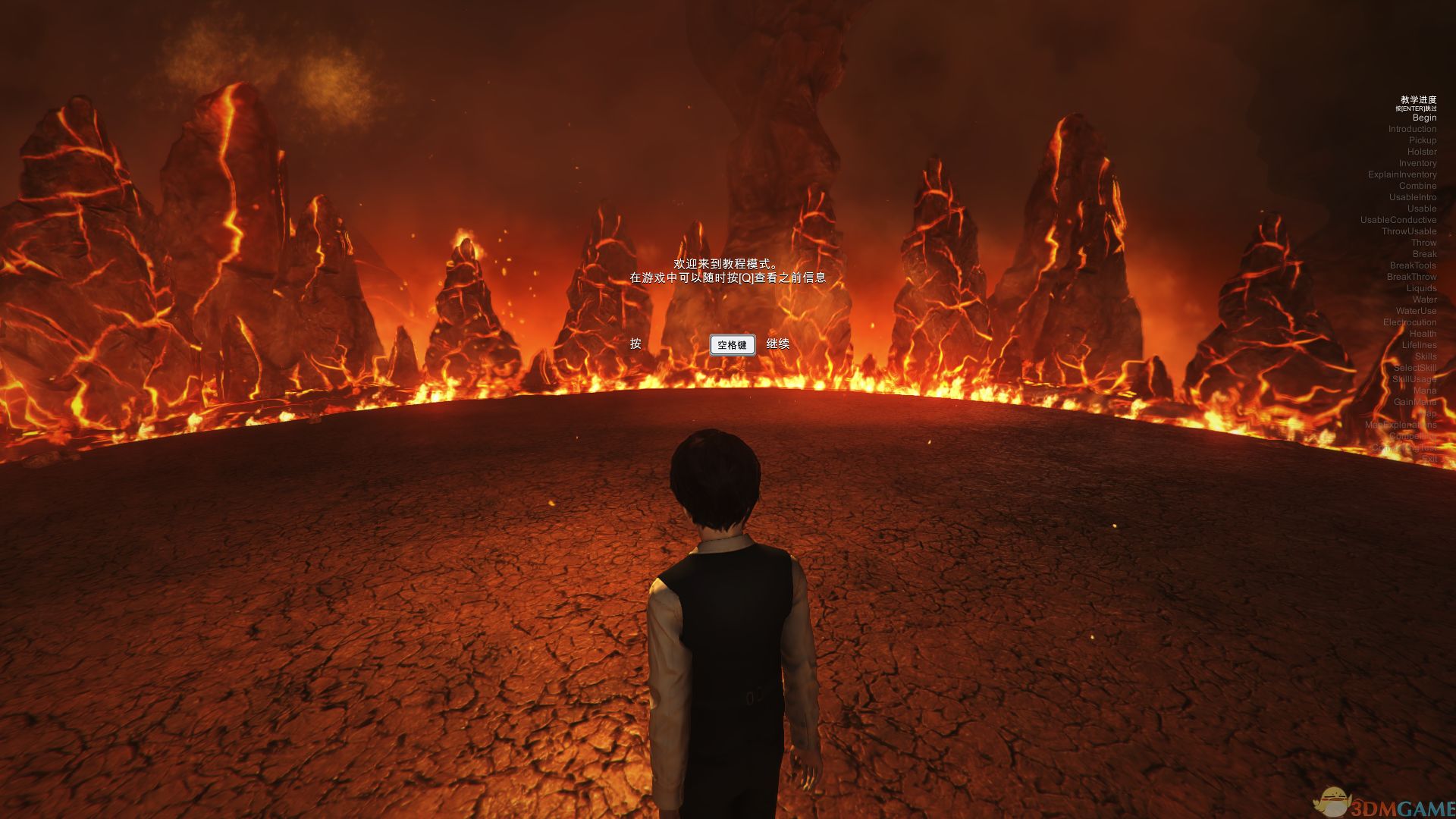Image resolution: width=1456 pixels, height=819 pixels.
Task: Select the Begin tutorial step
Action: [x=1424, y=118]
